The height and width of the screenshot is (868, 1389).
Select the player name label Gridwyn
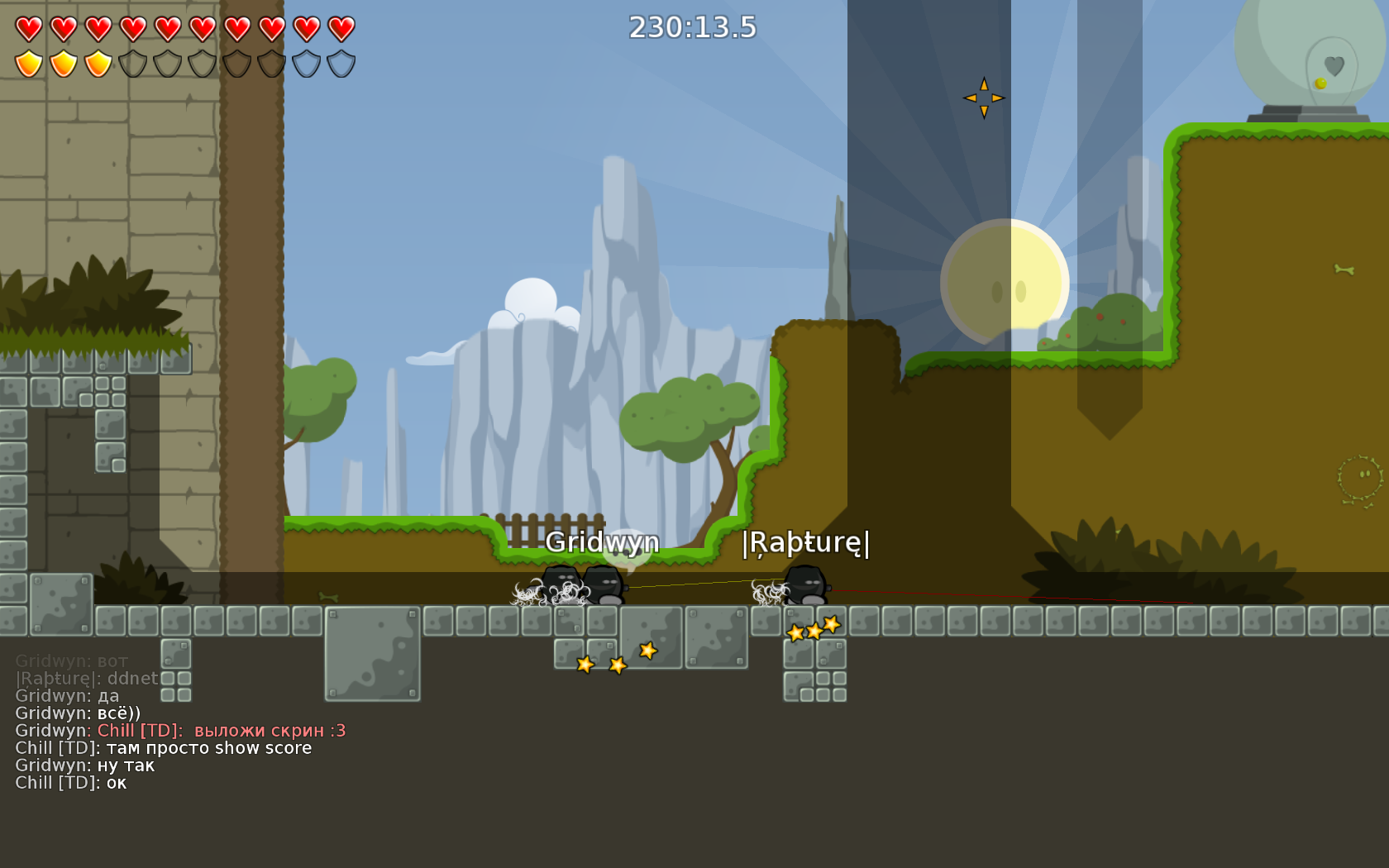tap(604, 543)
